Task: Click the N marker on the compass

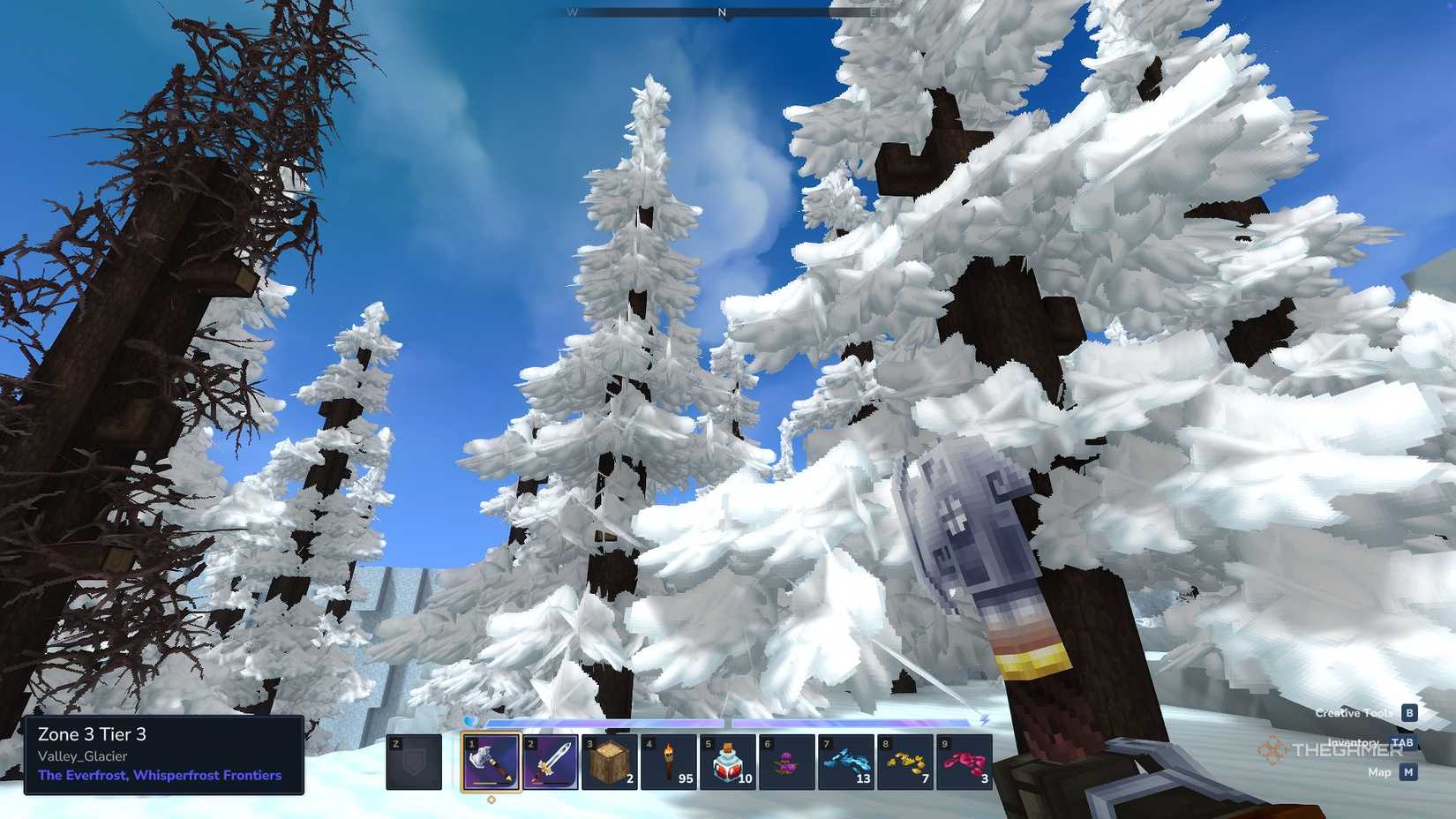Action: (722, 13)
